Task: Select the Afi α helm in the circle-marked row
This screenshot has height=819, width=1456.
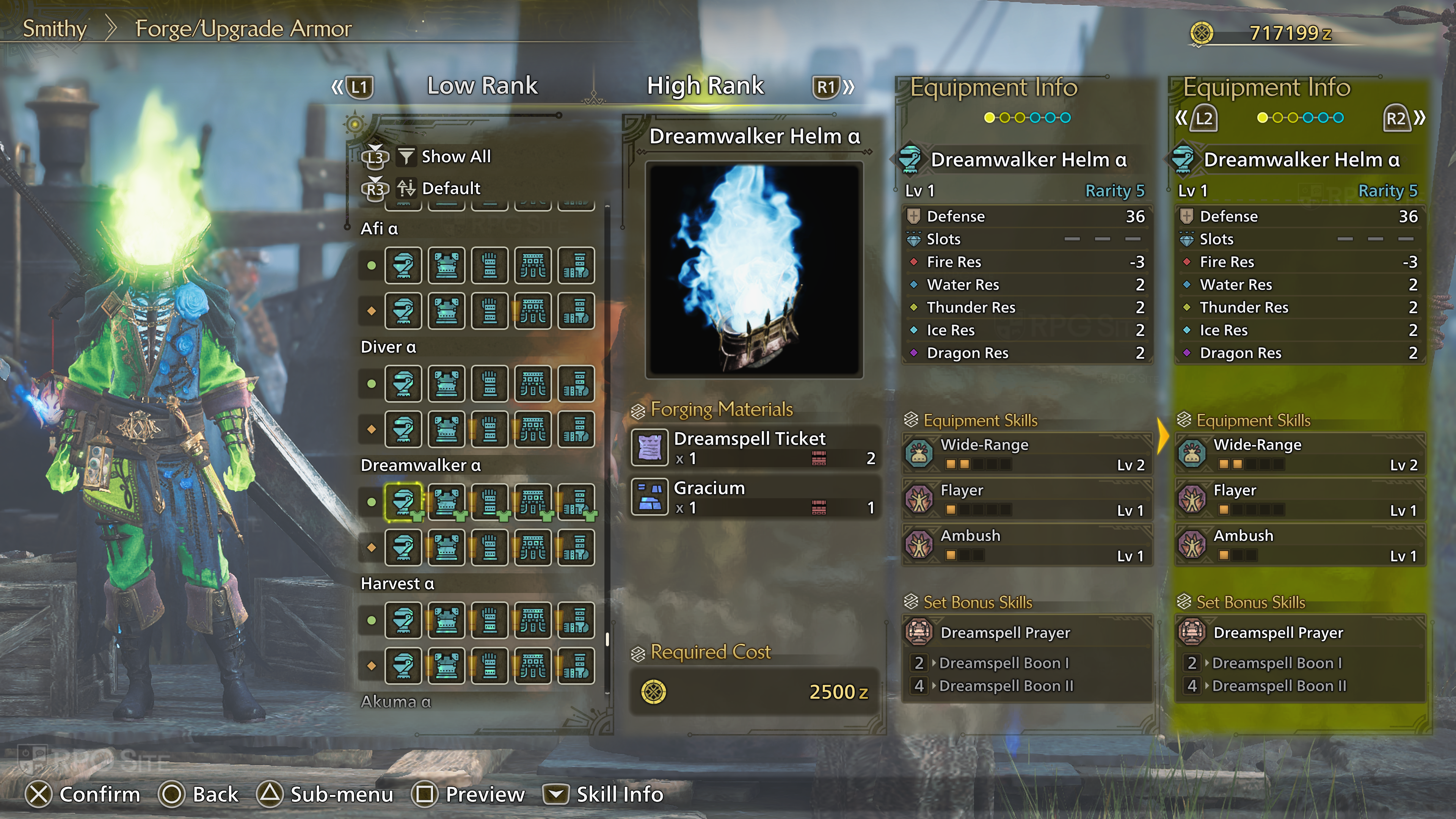Action: (x=403, y=265)
